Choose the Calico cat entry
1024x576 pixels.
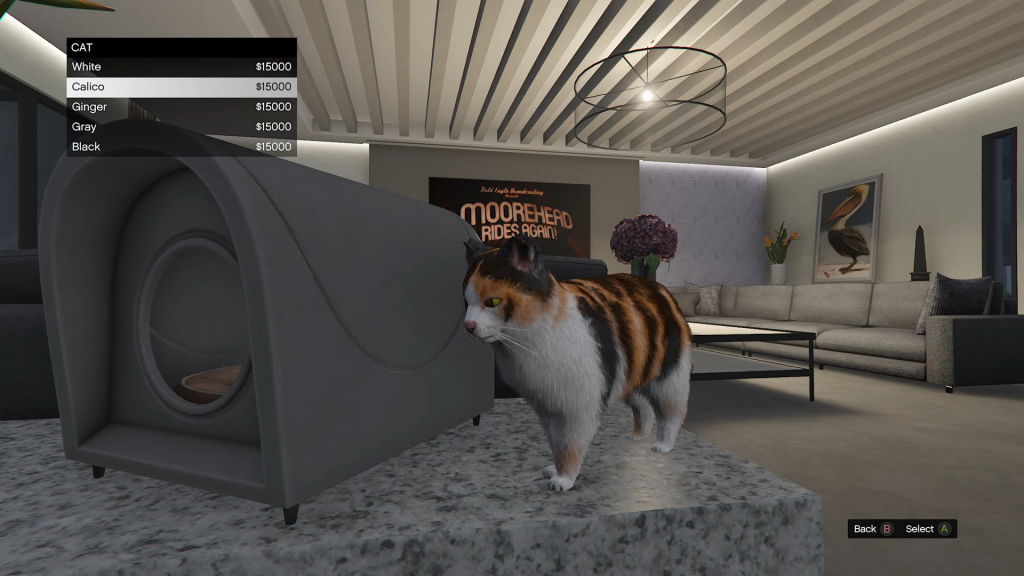(x=181, y=87)
